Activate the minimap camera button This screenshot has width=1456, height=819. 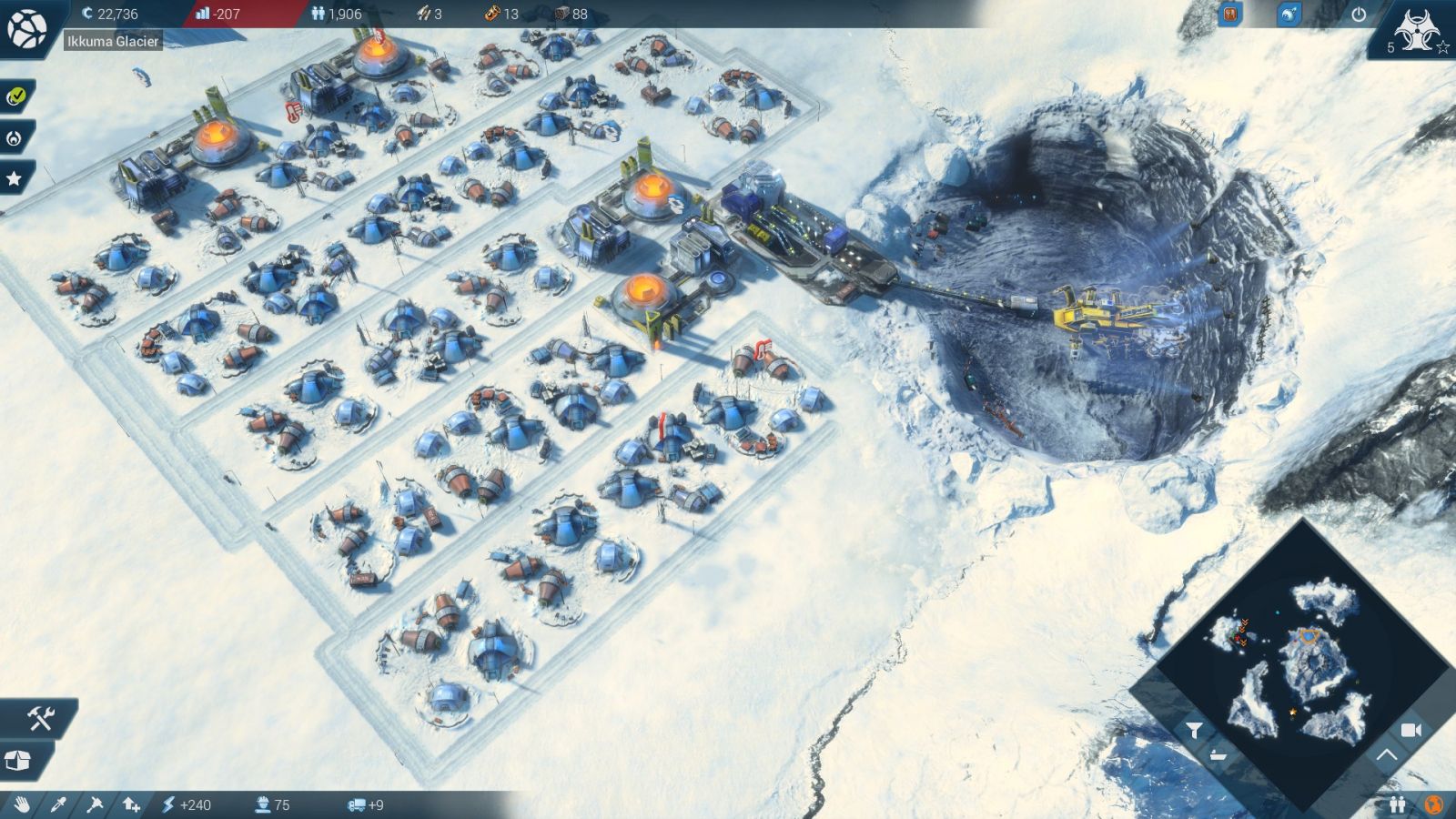tap(1410, 730)
